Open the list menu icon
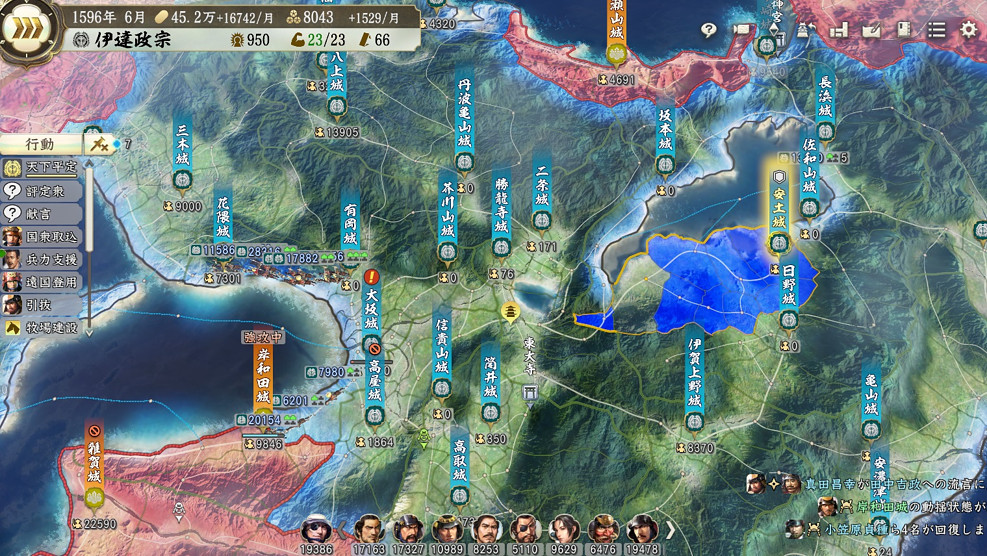 936,30
